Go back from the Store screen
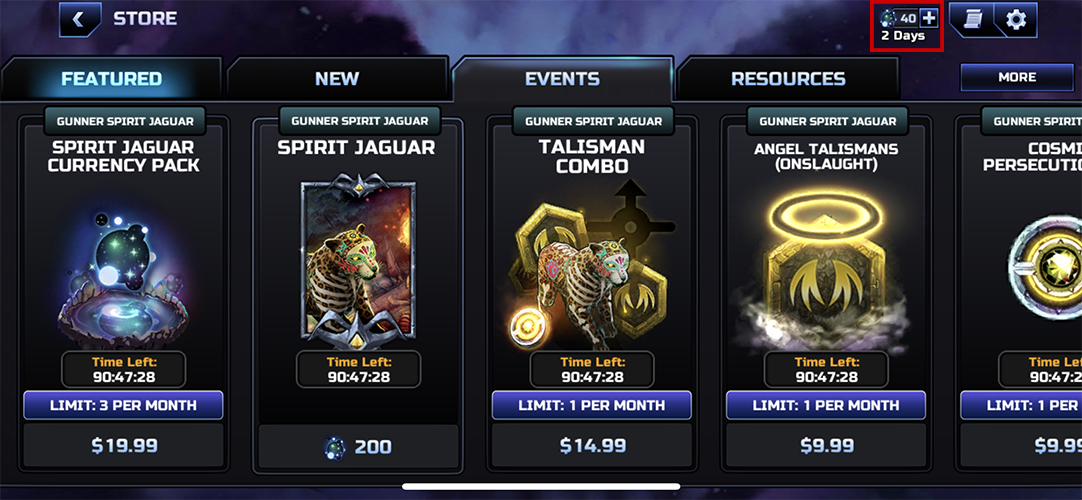This screenshot has height=500, width=1082. coord(79,19)
